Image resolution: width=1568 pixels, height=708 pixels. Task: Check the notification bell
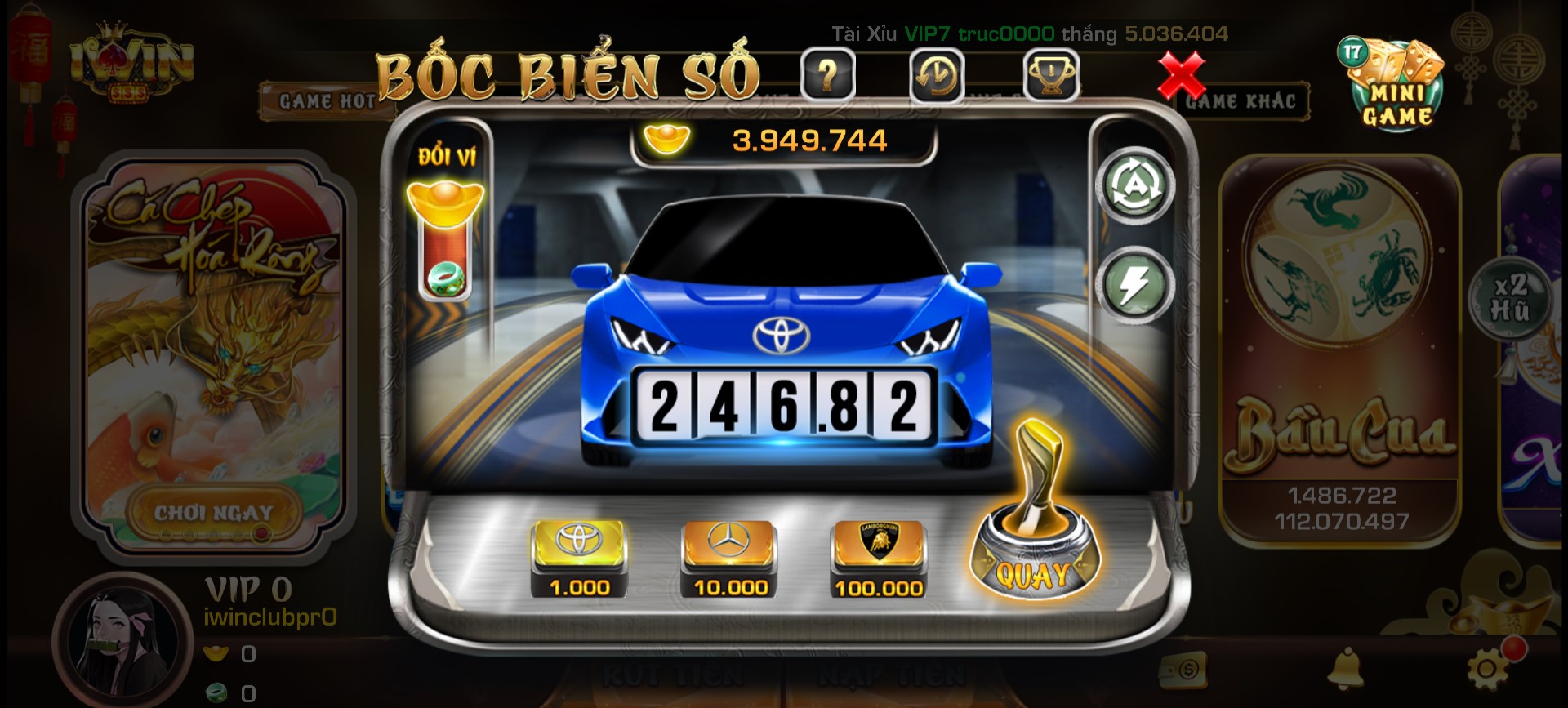(x=1345, y=668)
